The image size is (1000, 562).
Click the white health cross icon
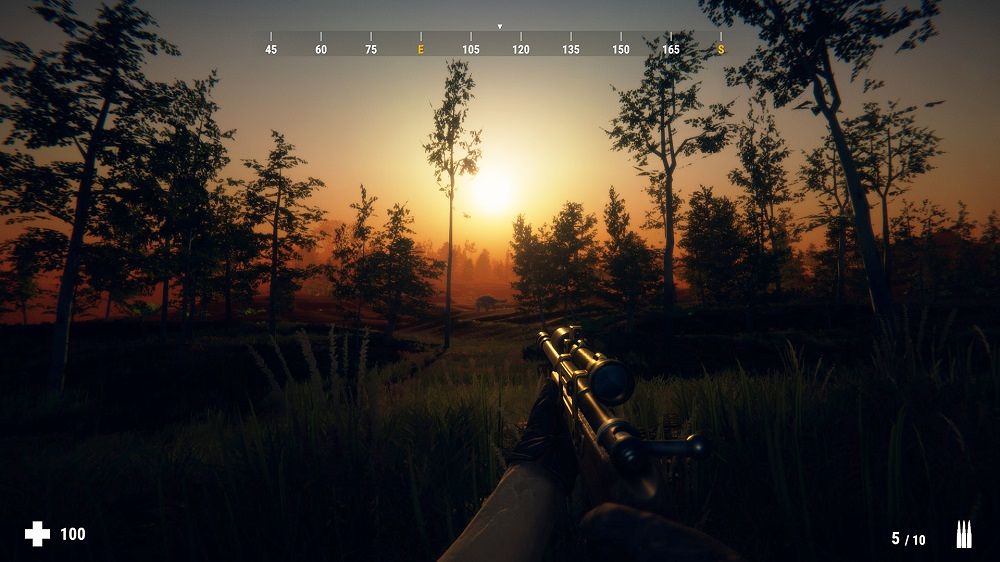click(37, 534)
